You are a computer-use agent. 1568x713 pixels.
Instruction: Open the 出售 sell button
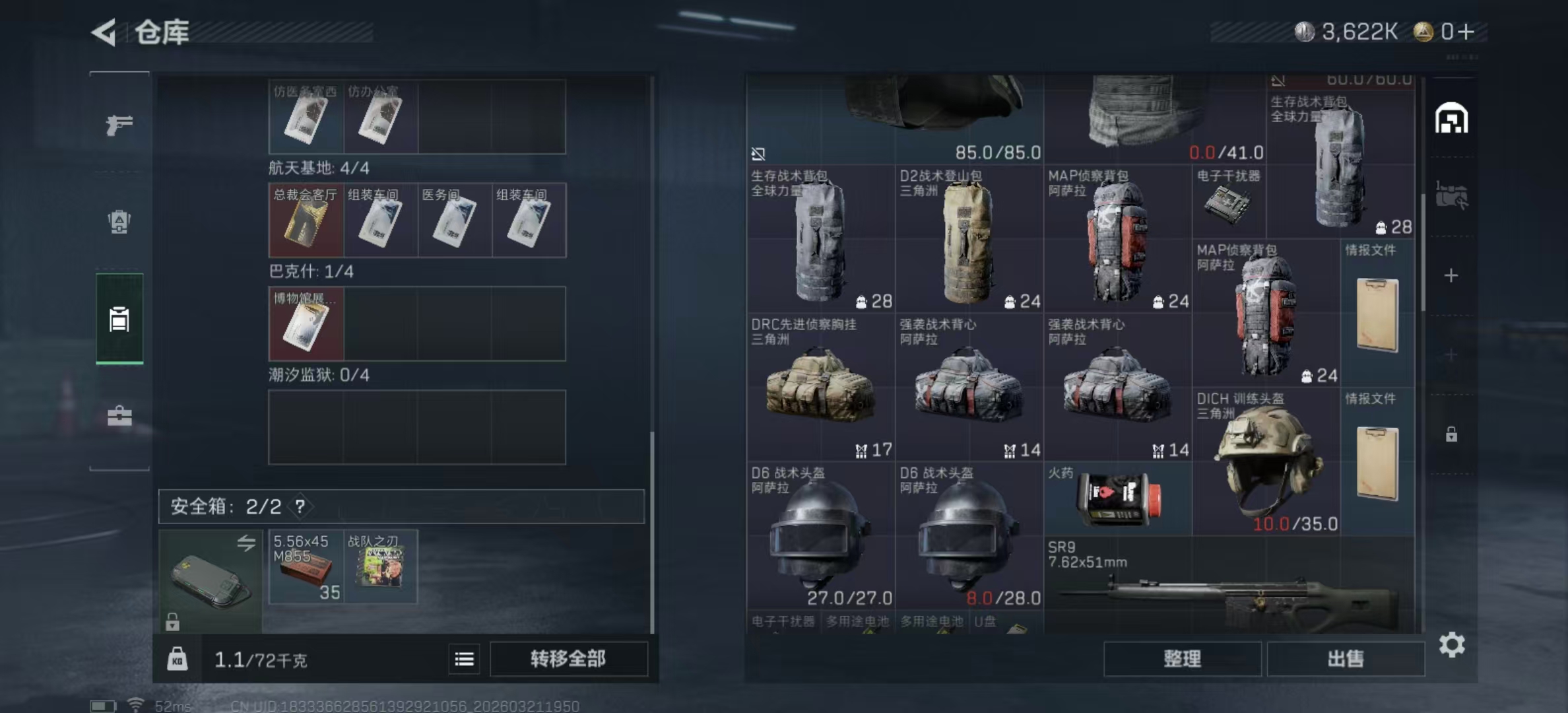click(x=1346, y=659)
